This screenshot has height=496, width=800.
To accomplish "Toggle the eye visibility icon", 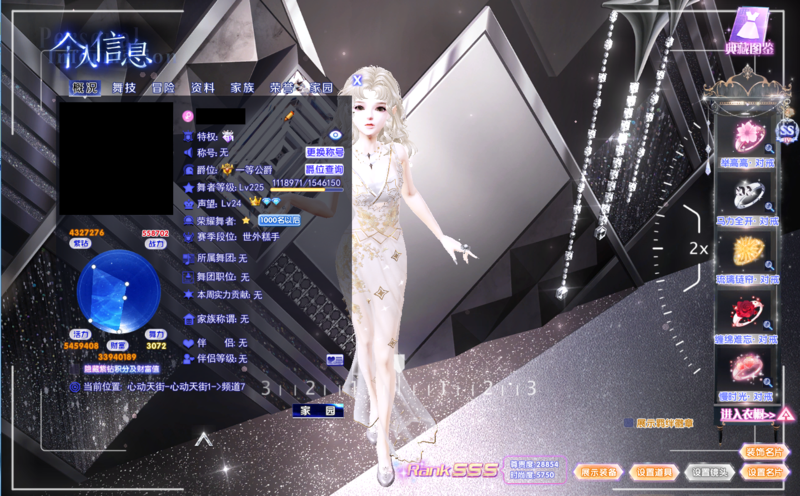I will pos(336,134).
